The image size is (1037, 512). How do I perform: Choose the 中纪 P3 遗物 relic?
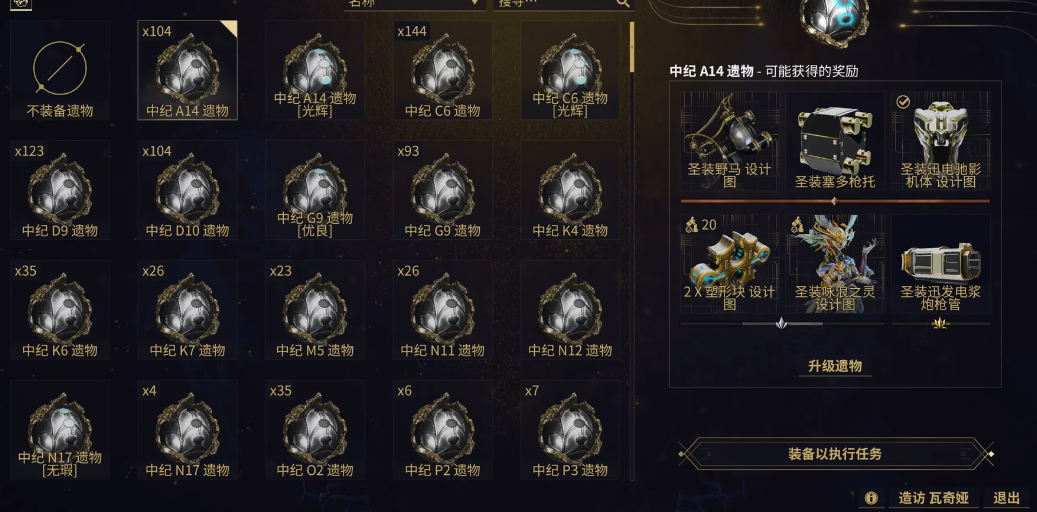570,431
